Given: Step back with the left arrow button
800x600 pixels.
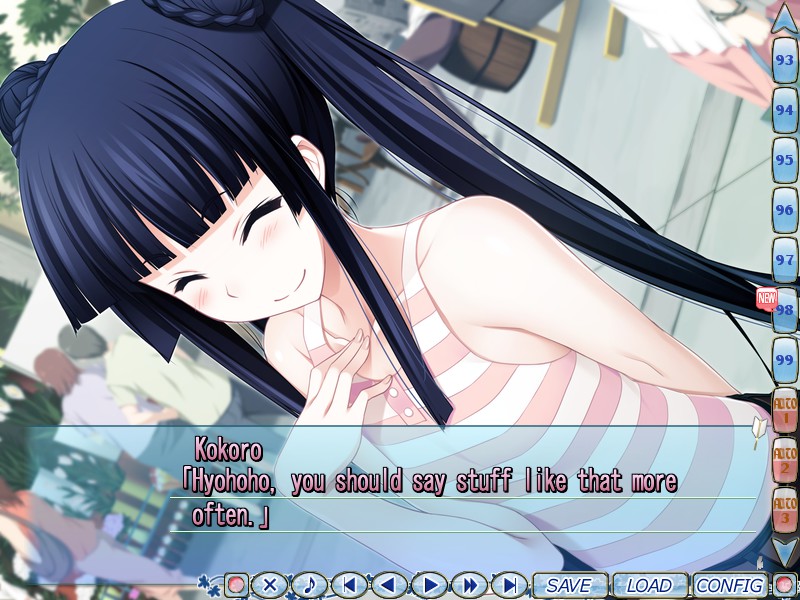Looking at the screenshot, I should pyautogui.click(x=389, y=585).
